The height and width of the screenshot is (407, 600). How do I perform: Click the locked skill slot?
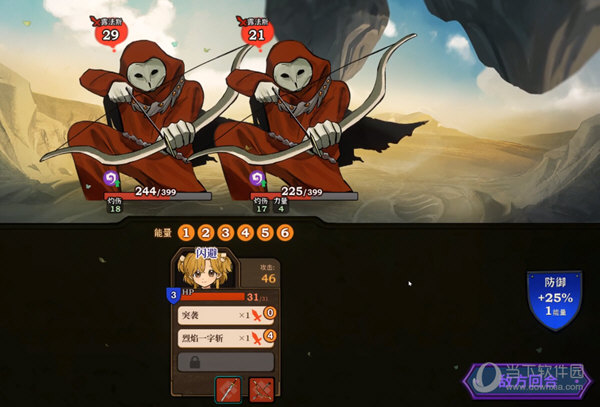point(225,361)
